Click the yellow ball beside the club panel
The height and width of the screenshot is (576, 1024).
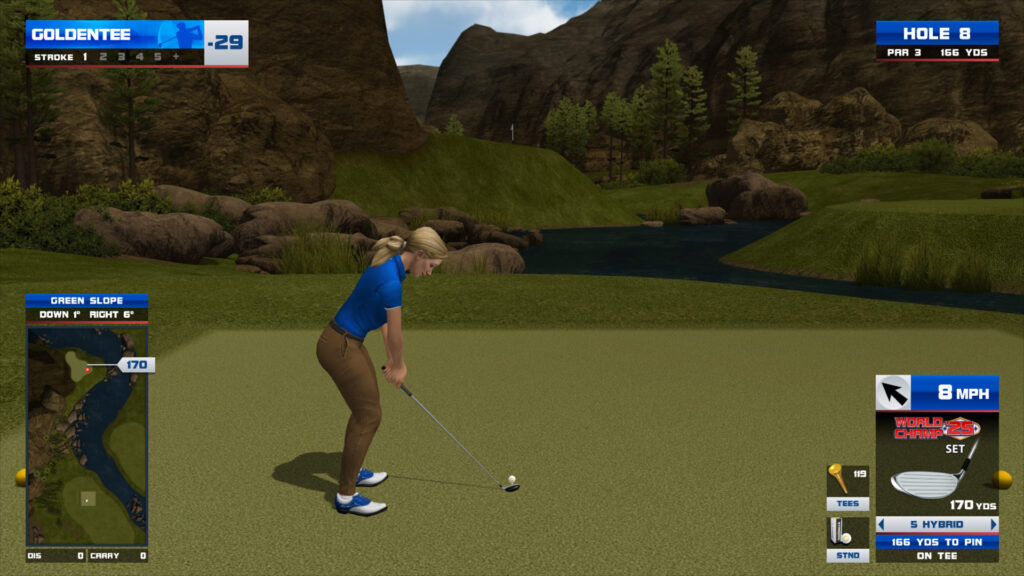1002,479
